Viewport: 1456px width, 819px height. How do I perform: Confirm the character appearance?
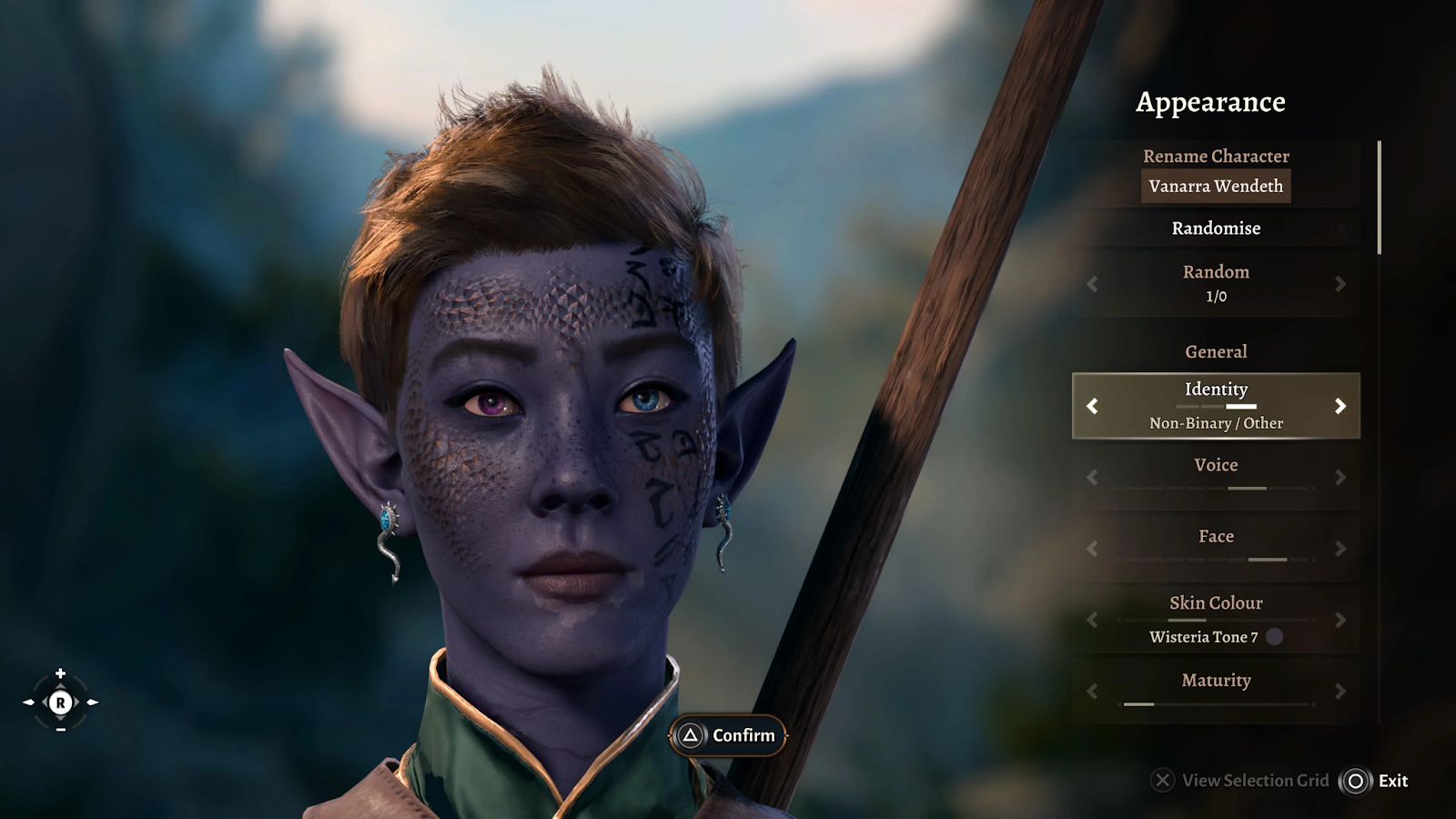pos(728,735)
